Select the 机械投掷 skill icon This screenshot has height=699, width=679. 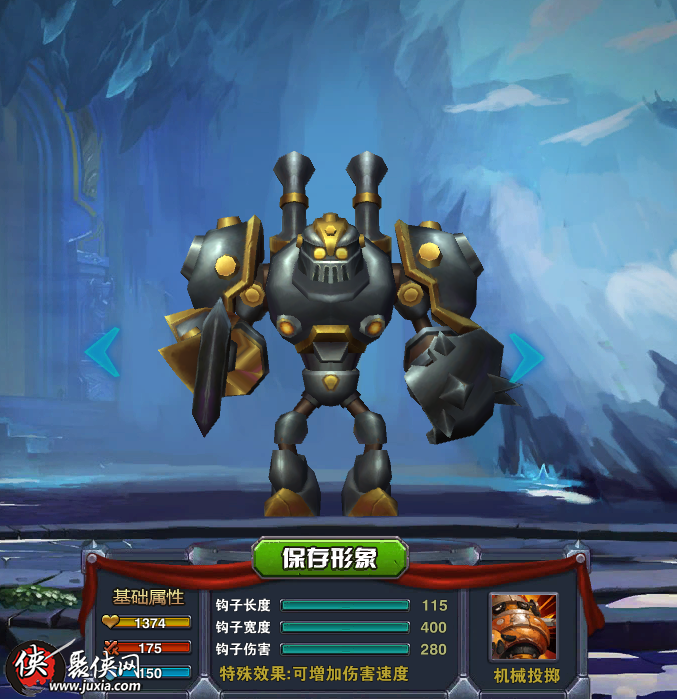pos(523,627)
